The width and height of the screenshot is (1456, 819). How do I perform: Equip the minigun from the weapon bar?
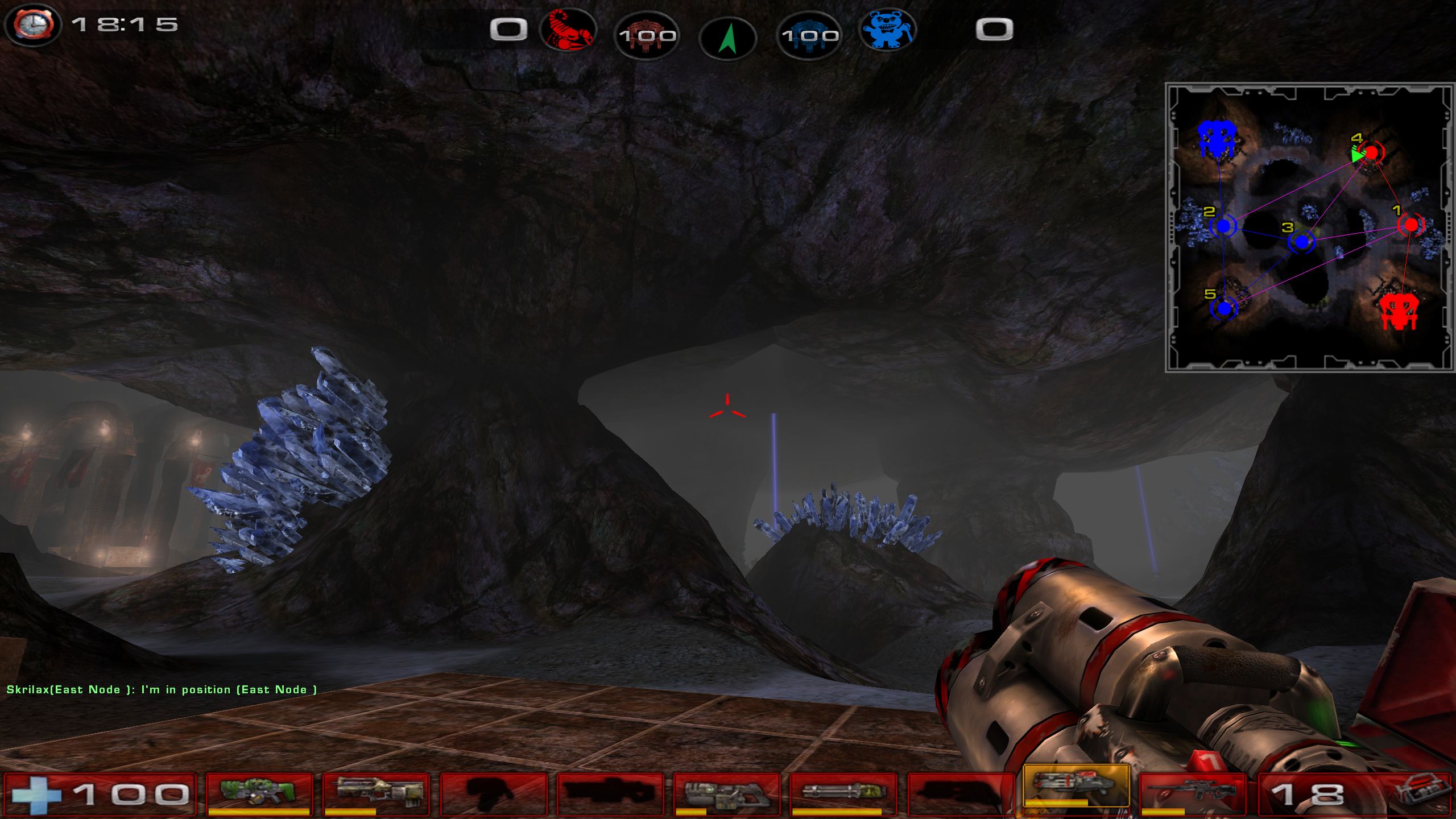(843, 793)
